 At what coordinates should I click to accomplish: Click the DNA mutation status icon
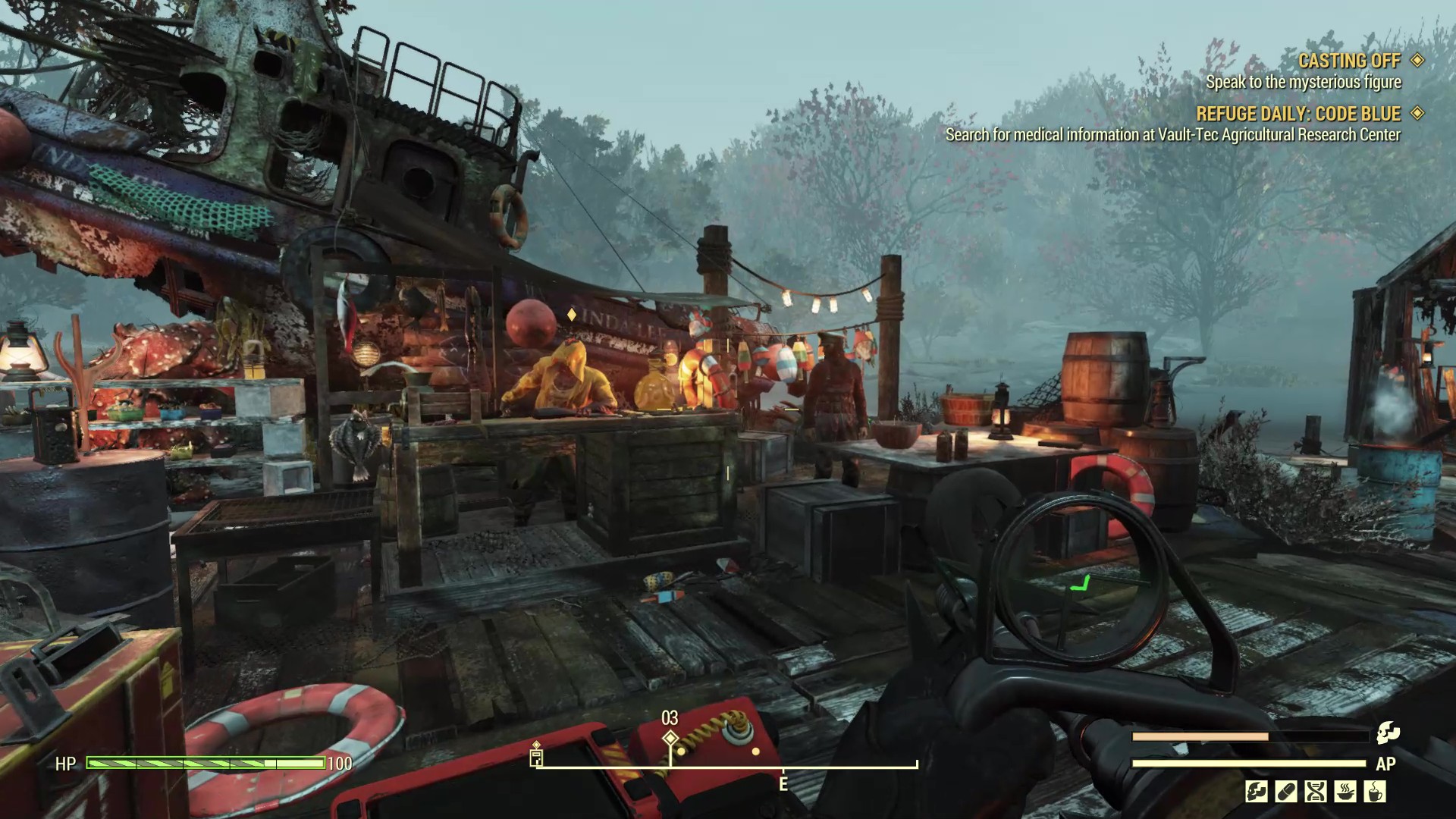pyautogui.click(x=1316, y=792)
